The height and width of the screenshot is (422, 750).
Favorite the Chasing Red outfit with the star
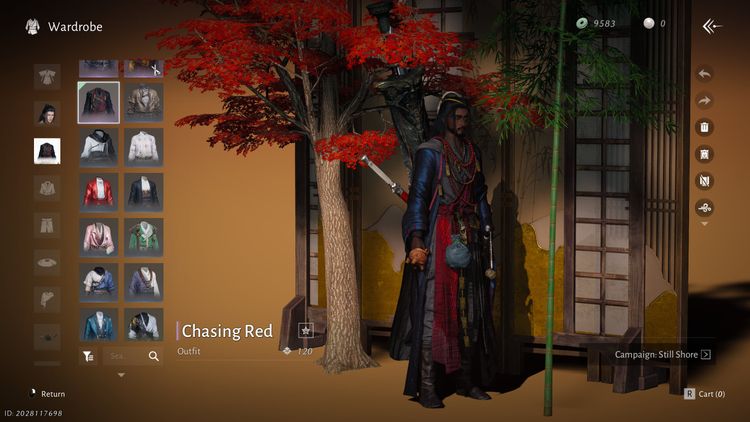(306, 331)
